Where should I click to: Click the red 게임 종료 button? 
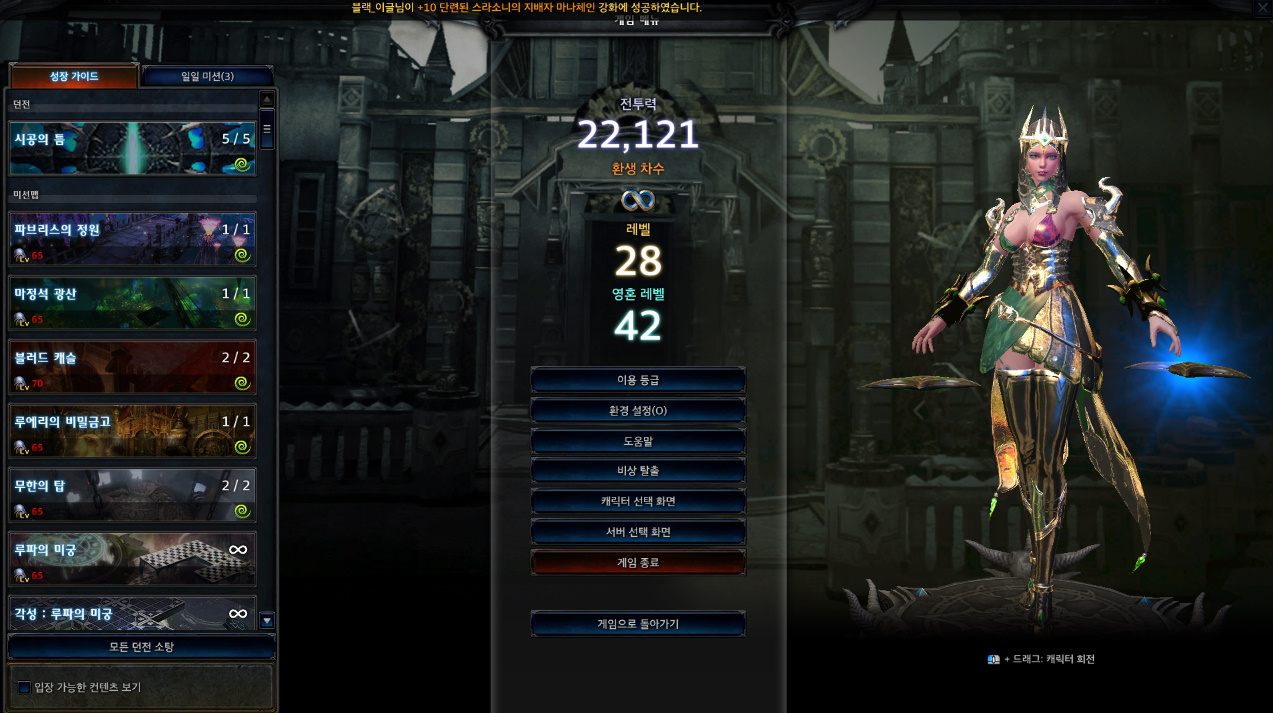tap(638, 562)
